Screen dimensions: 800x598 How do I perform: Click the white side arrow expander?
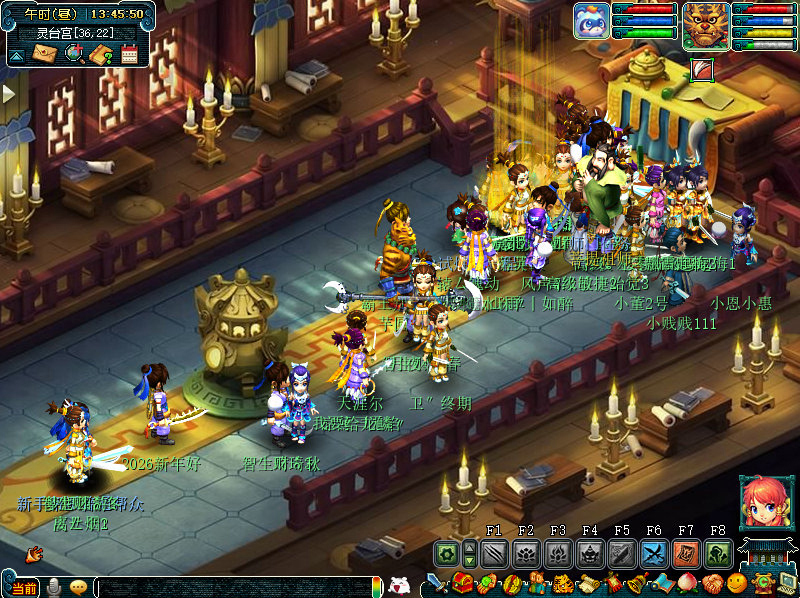coord(8,93)
